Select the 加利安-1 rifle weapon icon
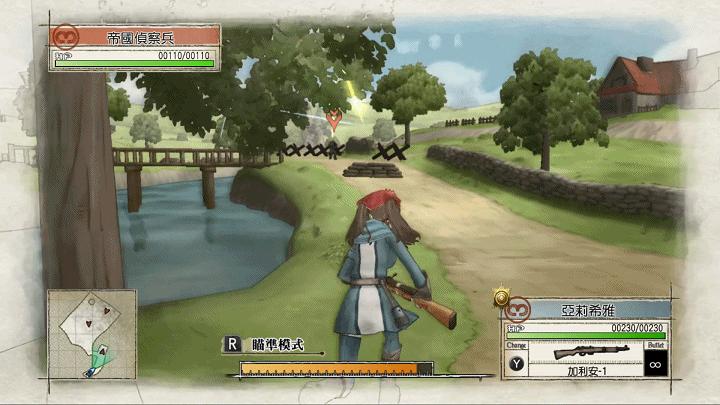 click(590, 352)
